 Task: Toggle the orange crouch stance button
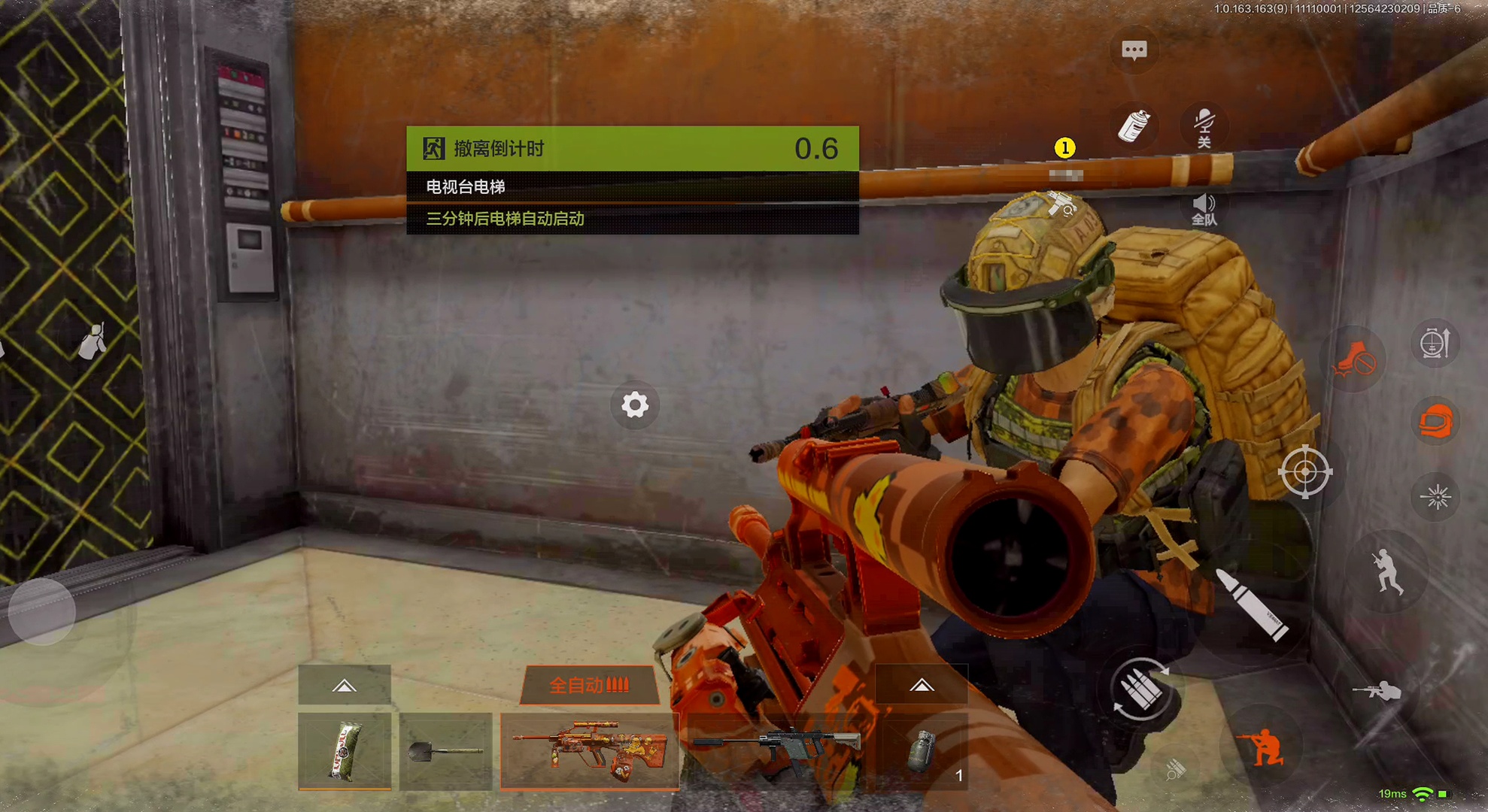(x=1264, y=747)
